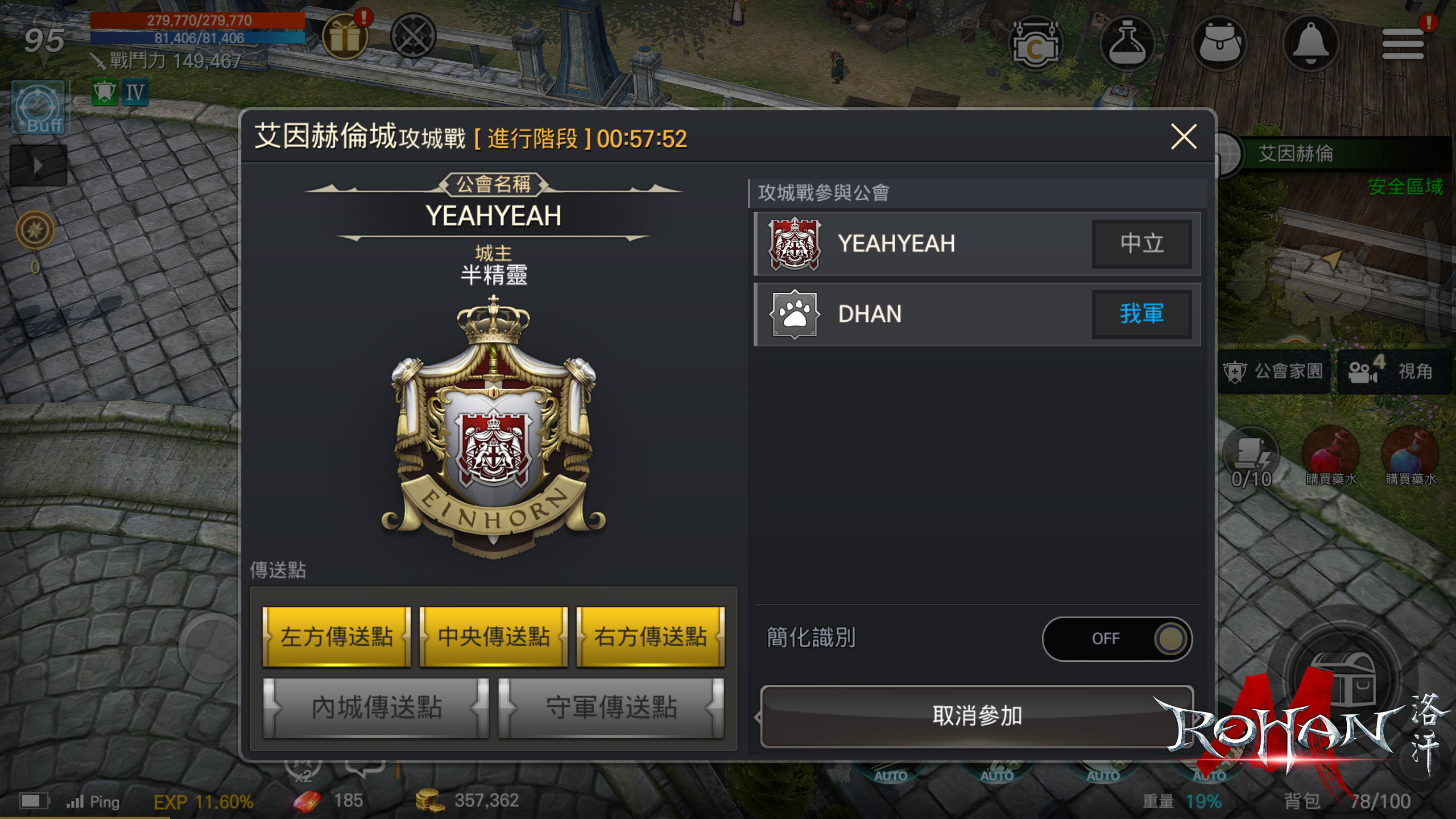Select the 左方傳送點 teleport button

tap(336, 637)
